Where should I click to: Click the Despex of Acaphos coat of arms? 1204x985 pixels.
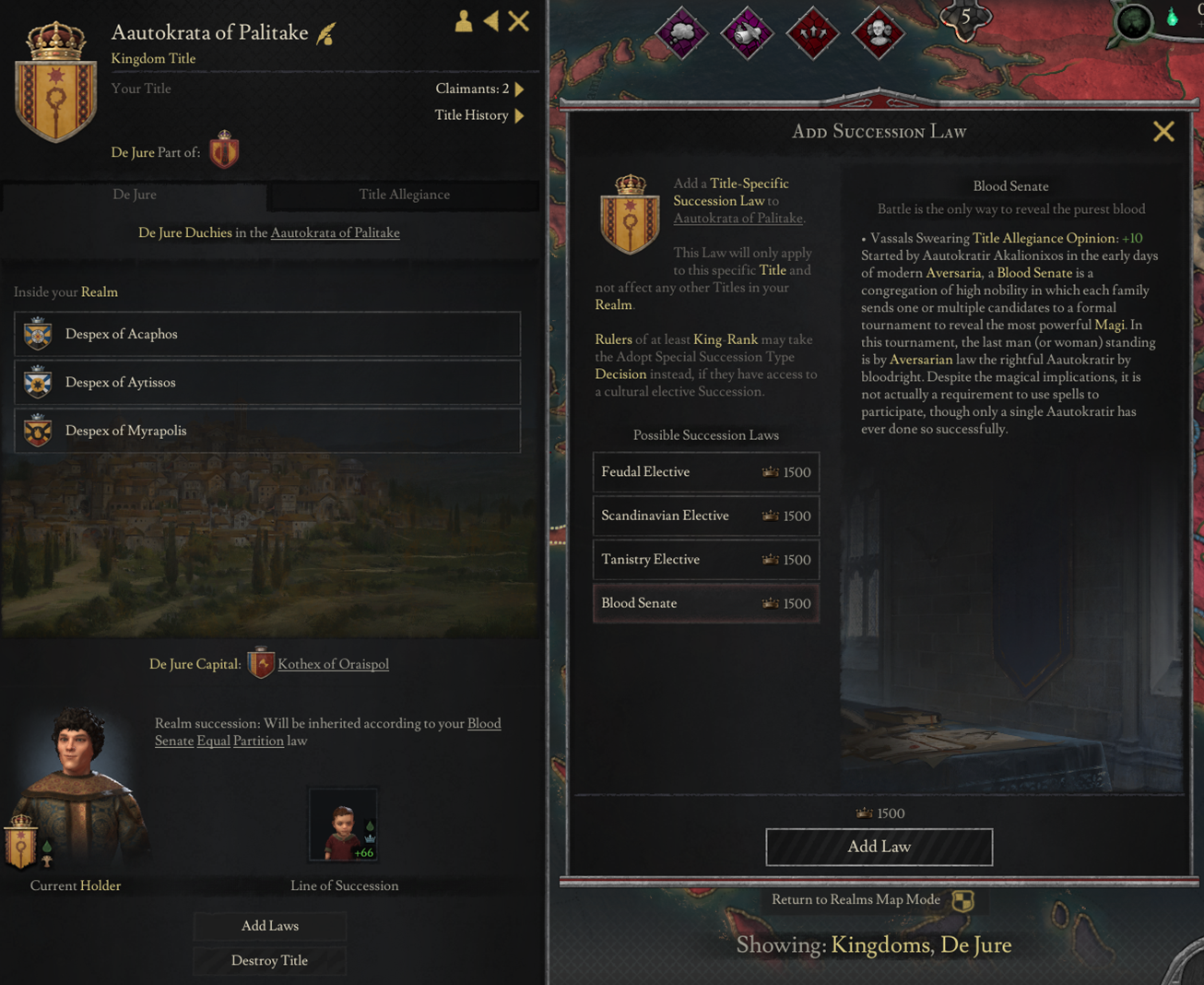pos(37,334)
